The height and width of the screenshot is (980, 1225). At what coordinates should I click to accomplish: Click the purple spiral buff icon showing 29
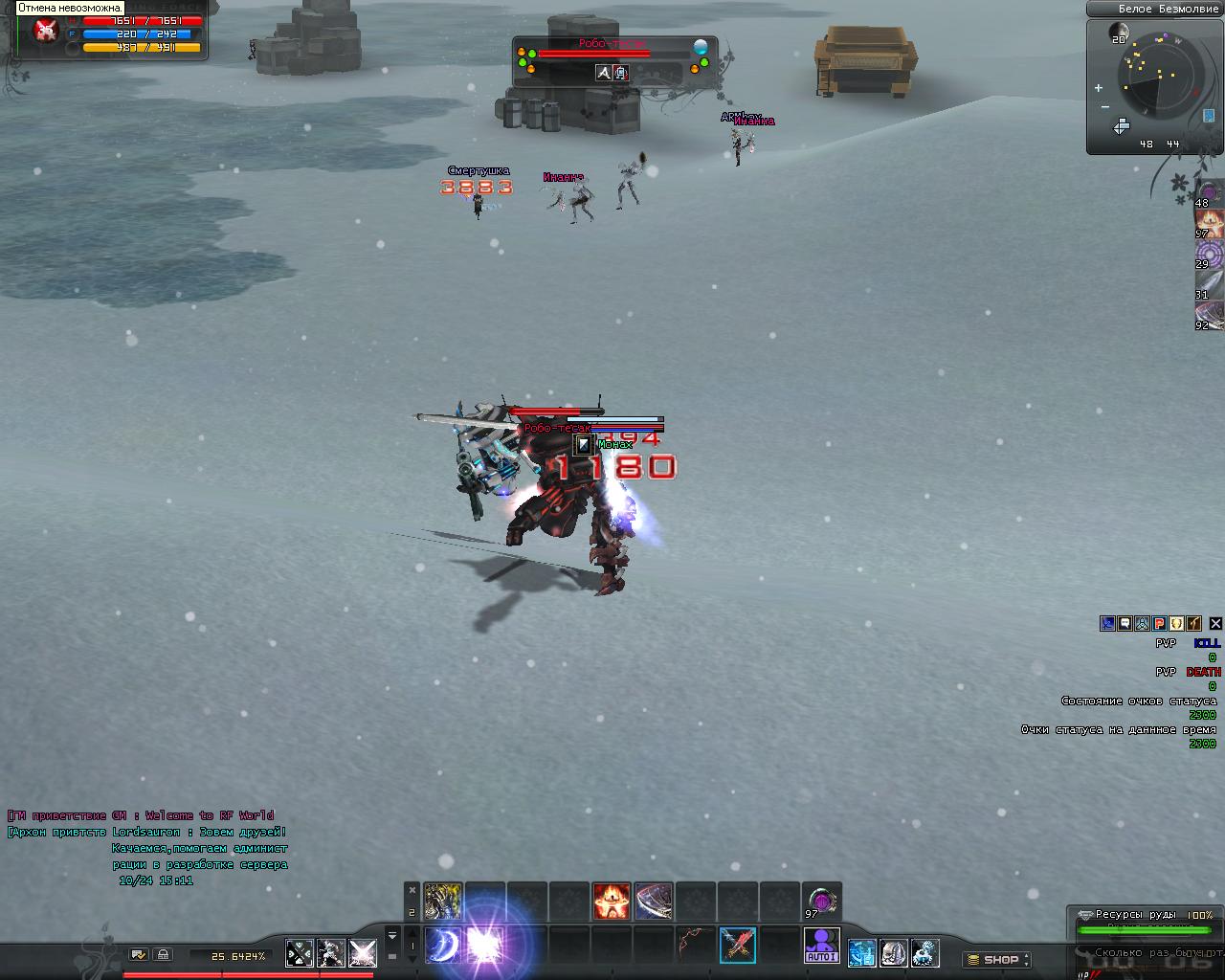pos(1209,253)
